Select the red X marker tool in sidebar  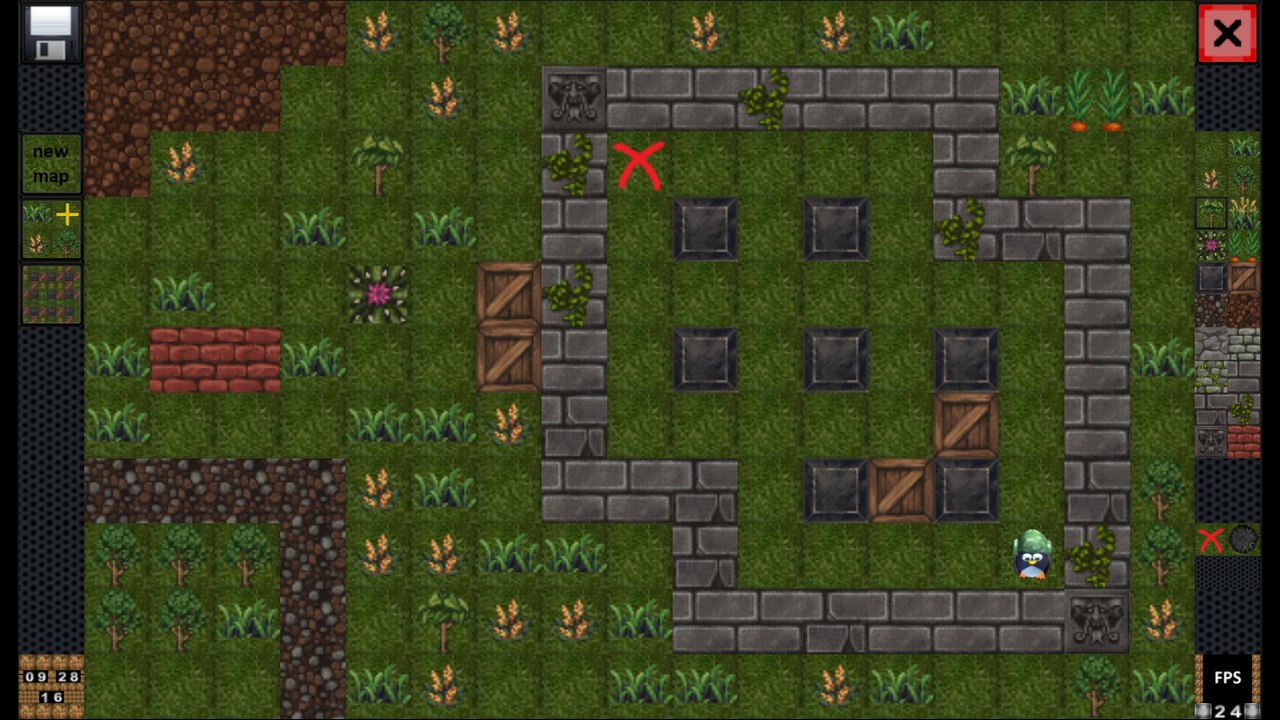point(1211,541)
